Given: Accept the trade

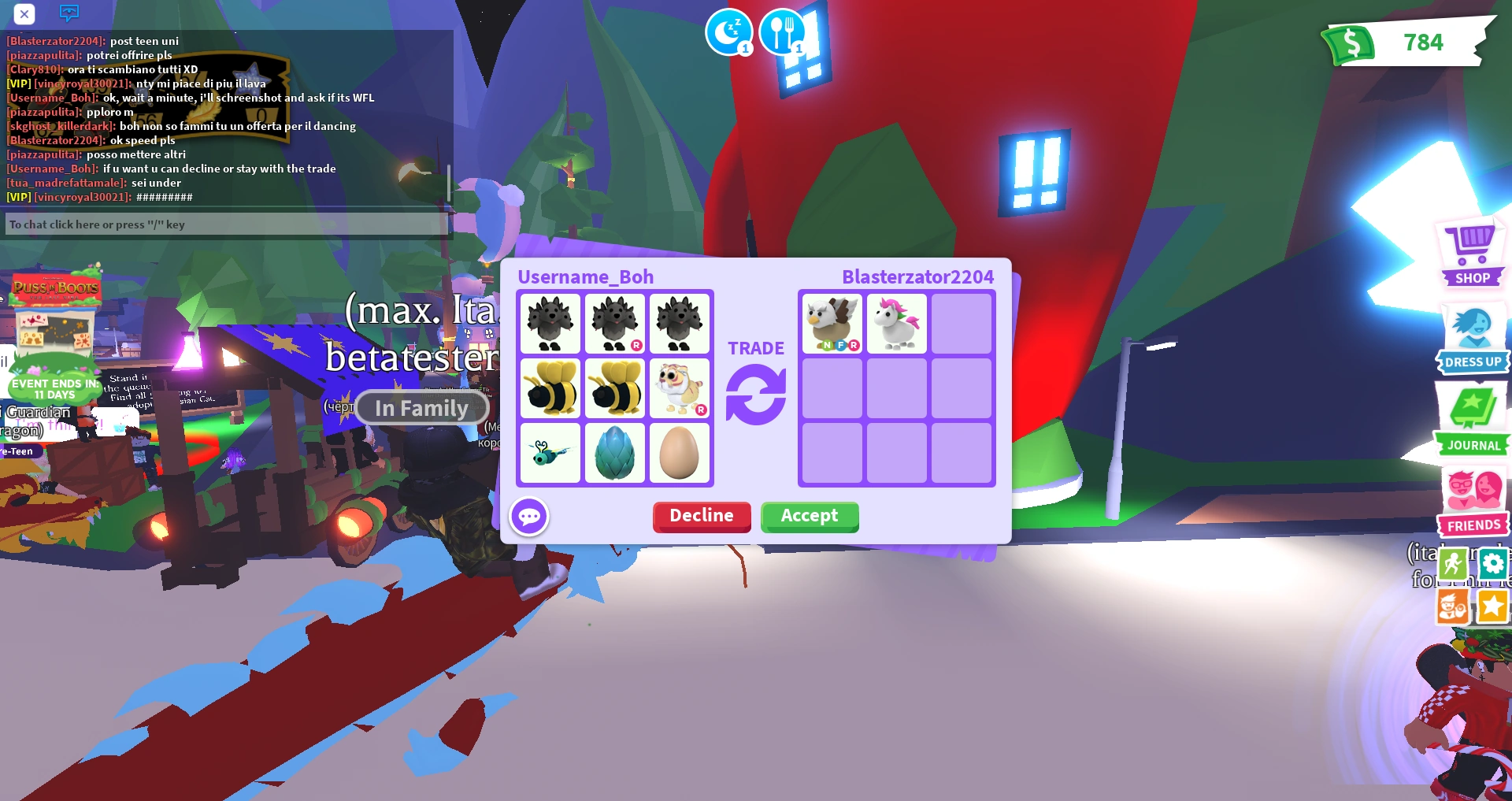Looking at the screenshot, I should tap(810, 517).
